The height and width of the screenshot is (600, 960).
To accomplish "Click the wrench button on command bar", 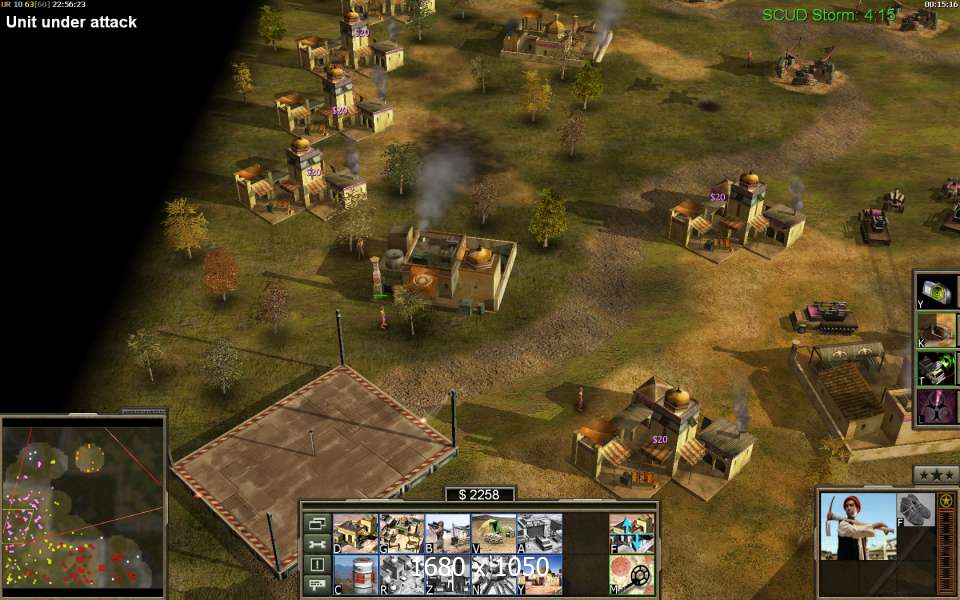I will (x=317, y=544).
